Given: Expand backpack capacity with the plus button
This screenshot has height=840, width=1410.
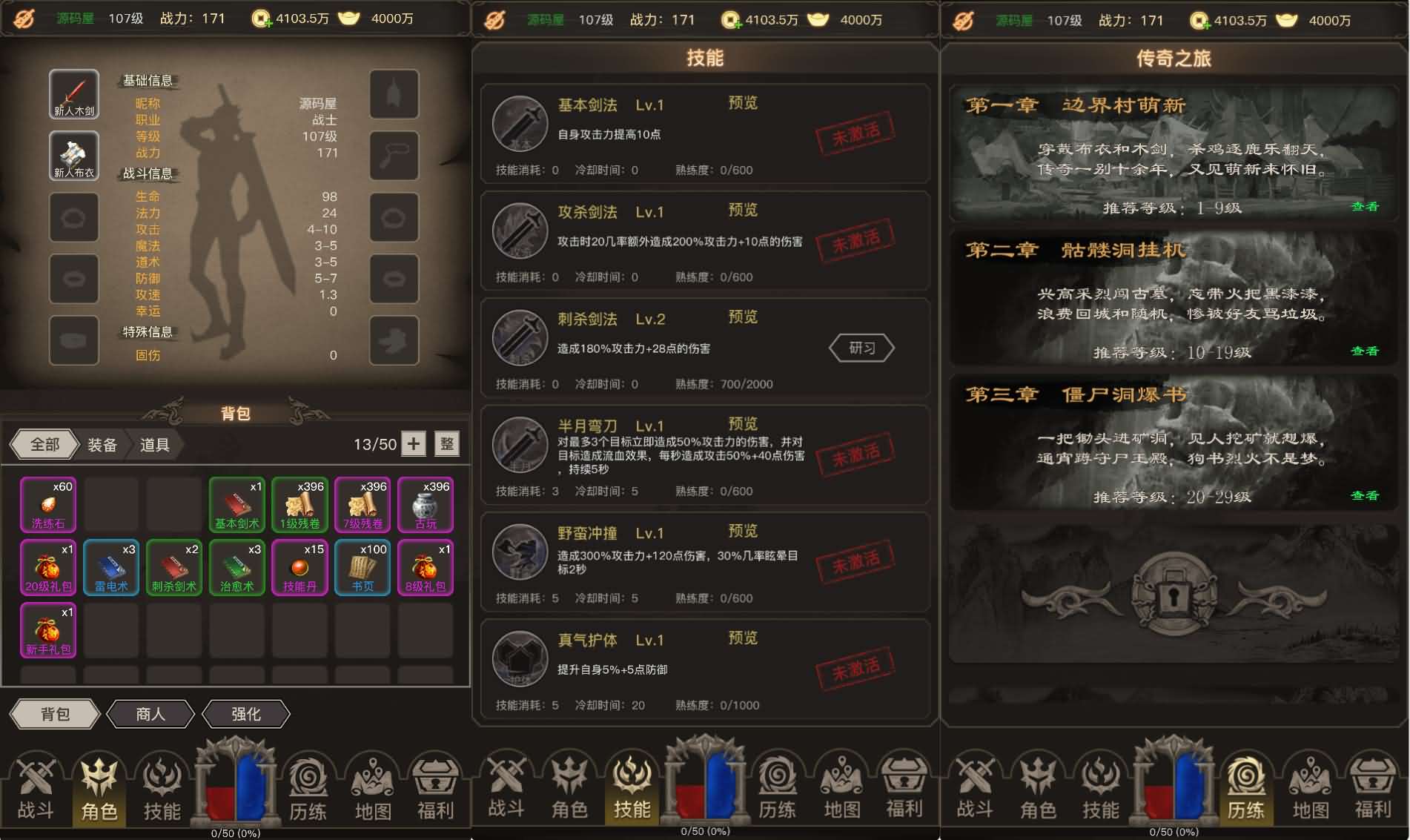Looking at the screenshot, I should [x=413, y=444].
